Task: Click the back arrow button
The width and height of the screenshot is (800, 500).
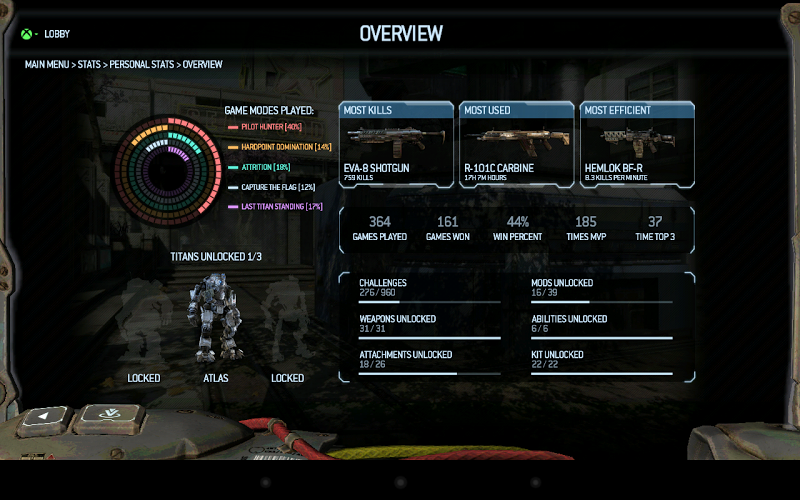Action: pos(45,417)
